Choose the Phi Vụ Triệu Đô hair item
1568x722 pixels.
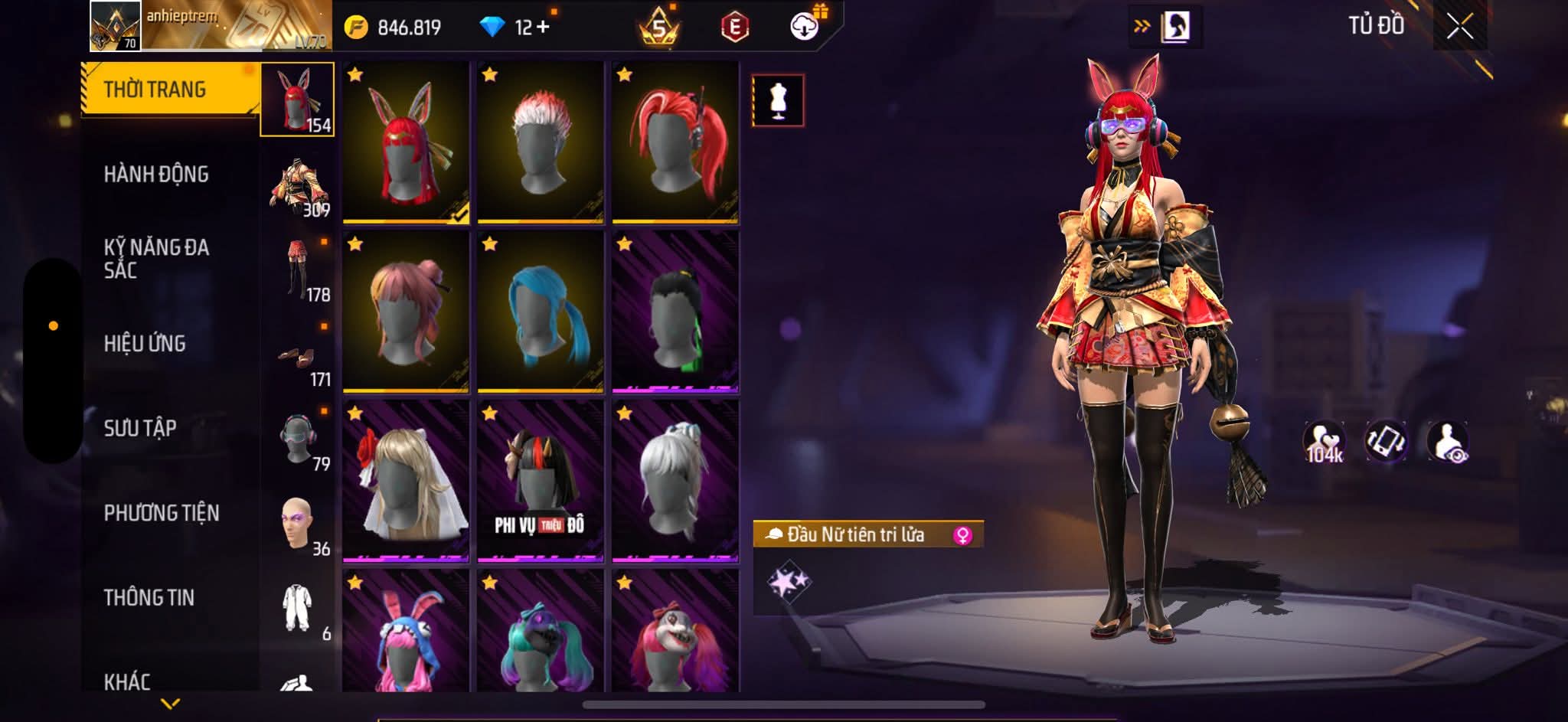541,481
